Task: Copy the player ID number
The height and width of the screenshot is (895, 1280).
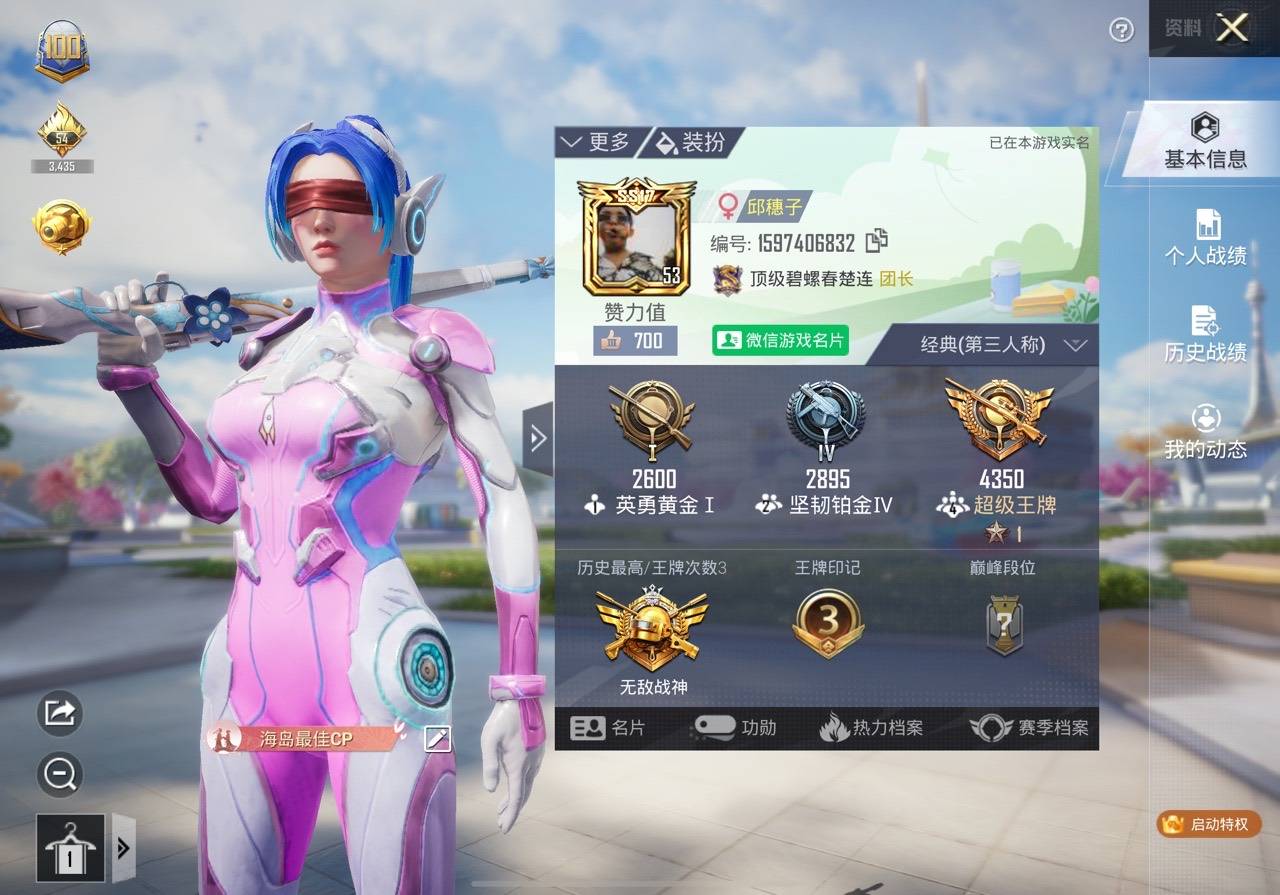Action: (877, 241)
